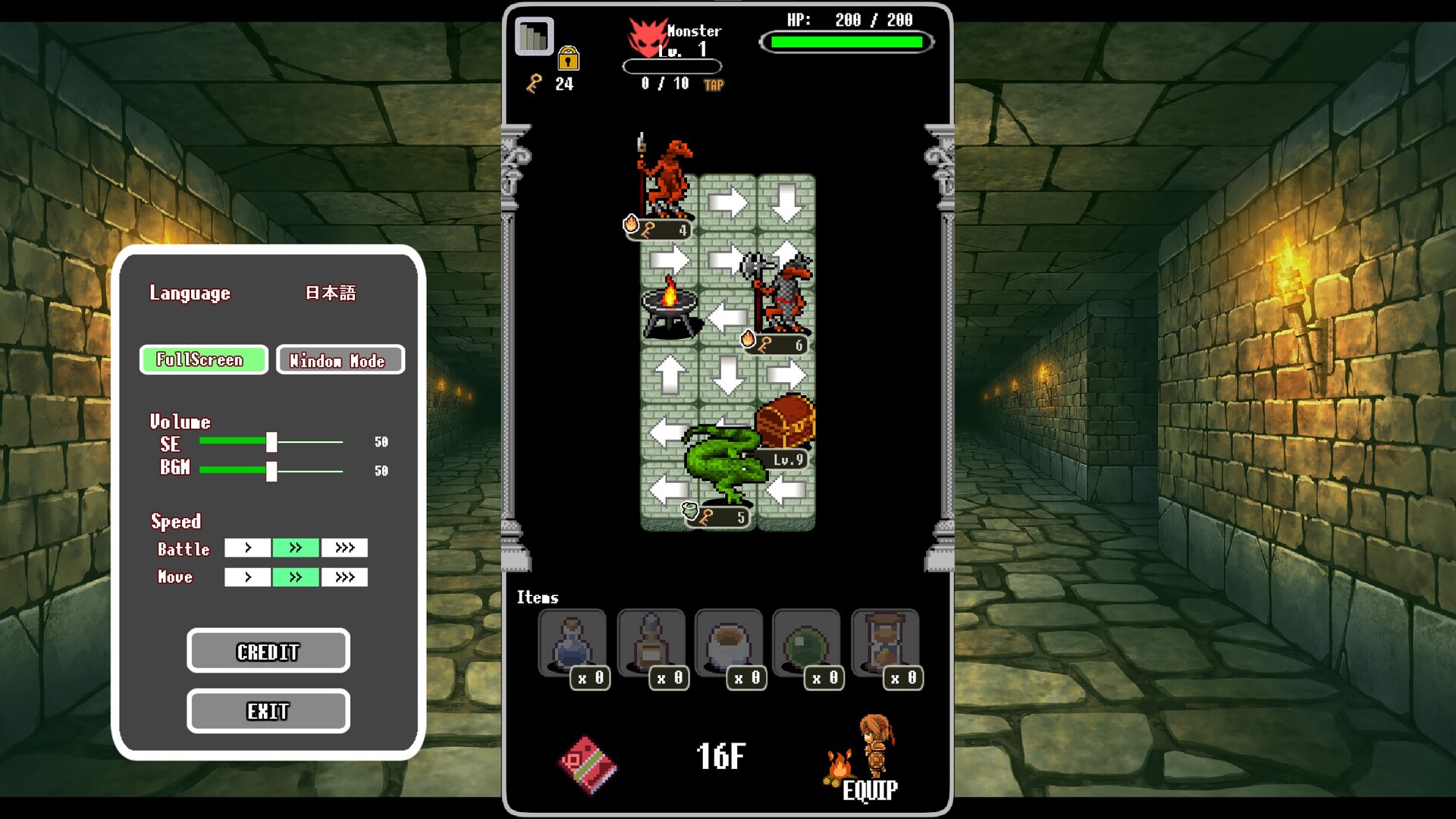Image resolution: width=1456 pixels, height=819 pixels.
Task: Change Language to 日本語
Action: click(332, 292)
